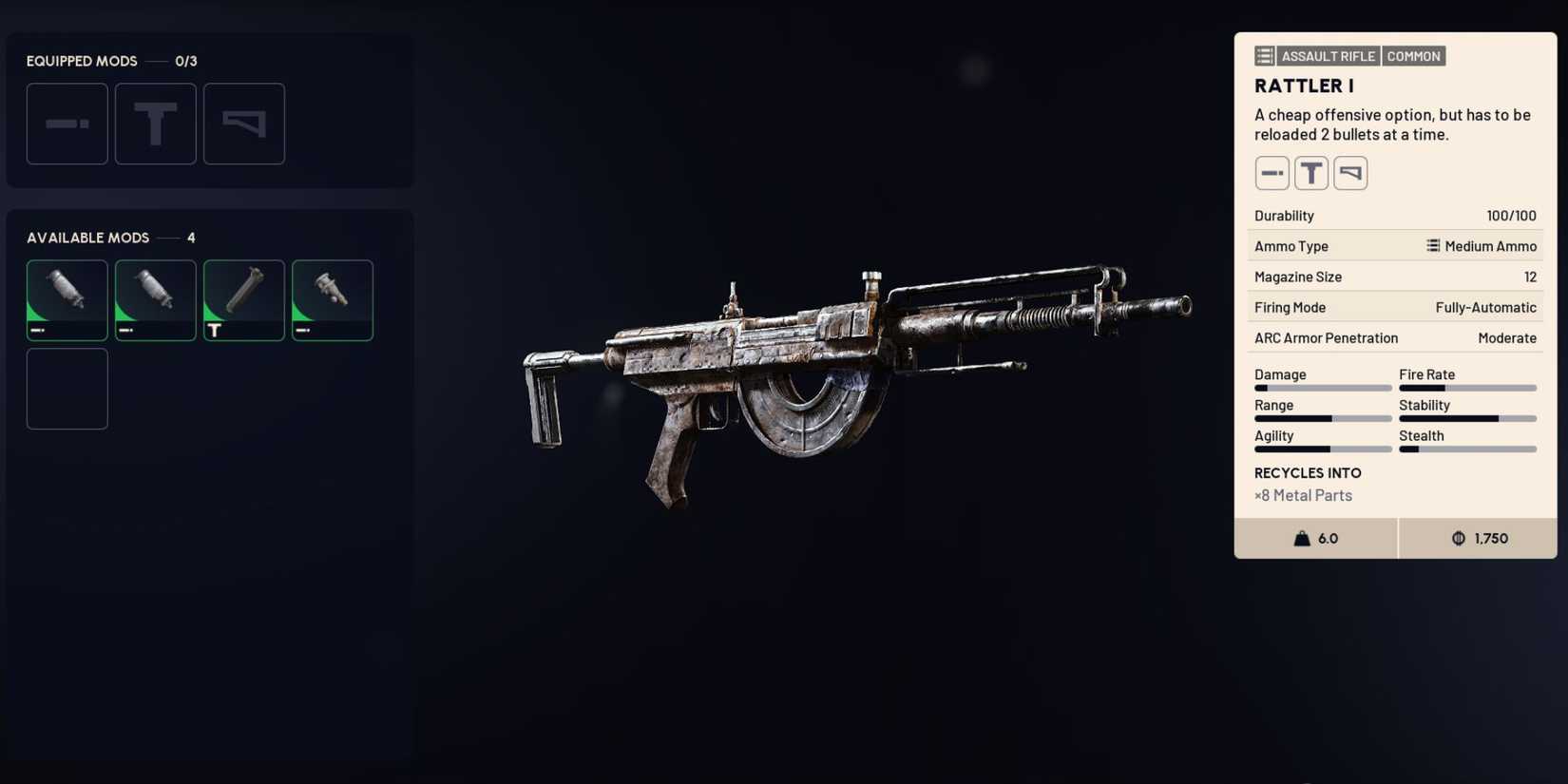This screenshot has height=784, width=1568.
Task: Select the muzzle brake in Available Mods
Action: (332, 299)
